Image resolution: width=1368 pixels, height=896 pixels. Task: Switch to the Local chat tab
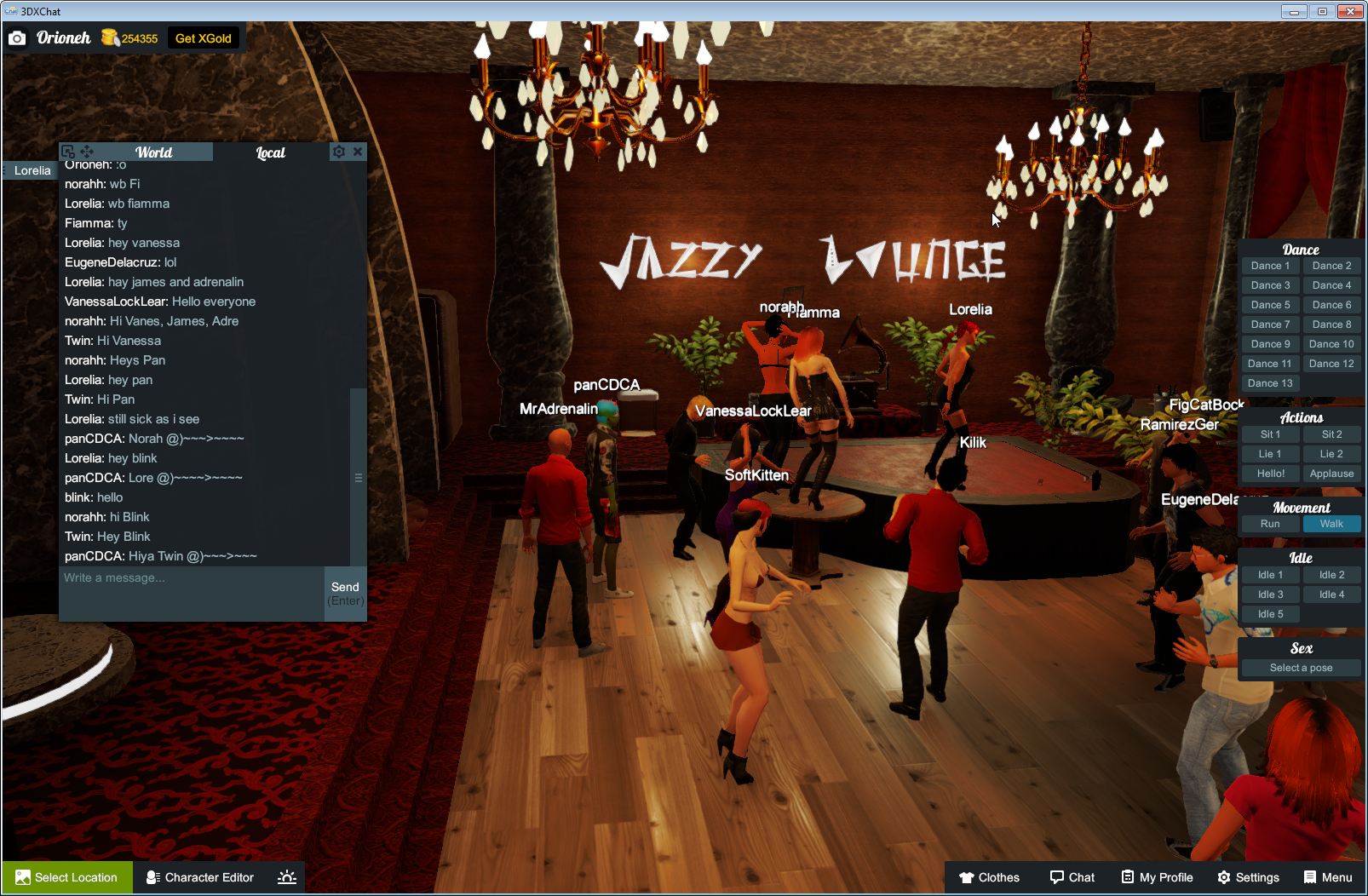[x=269, y=152]
